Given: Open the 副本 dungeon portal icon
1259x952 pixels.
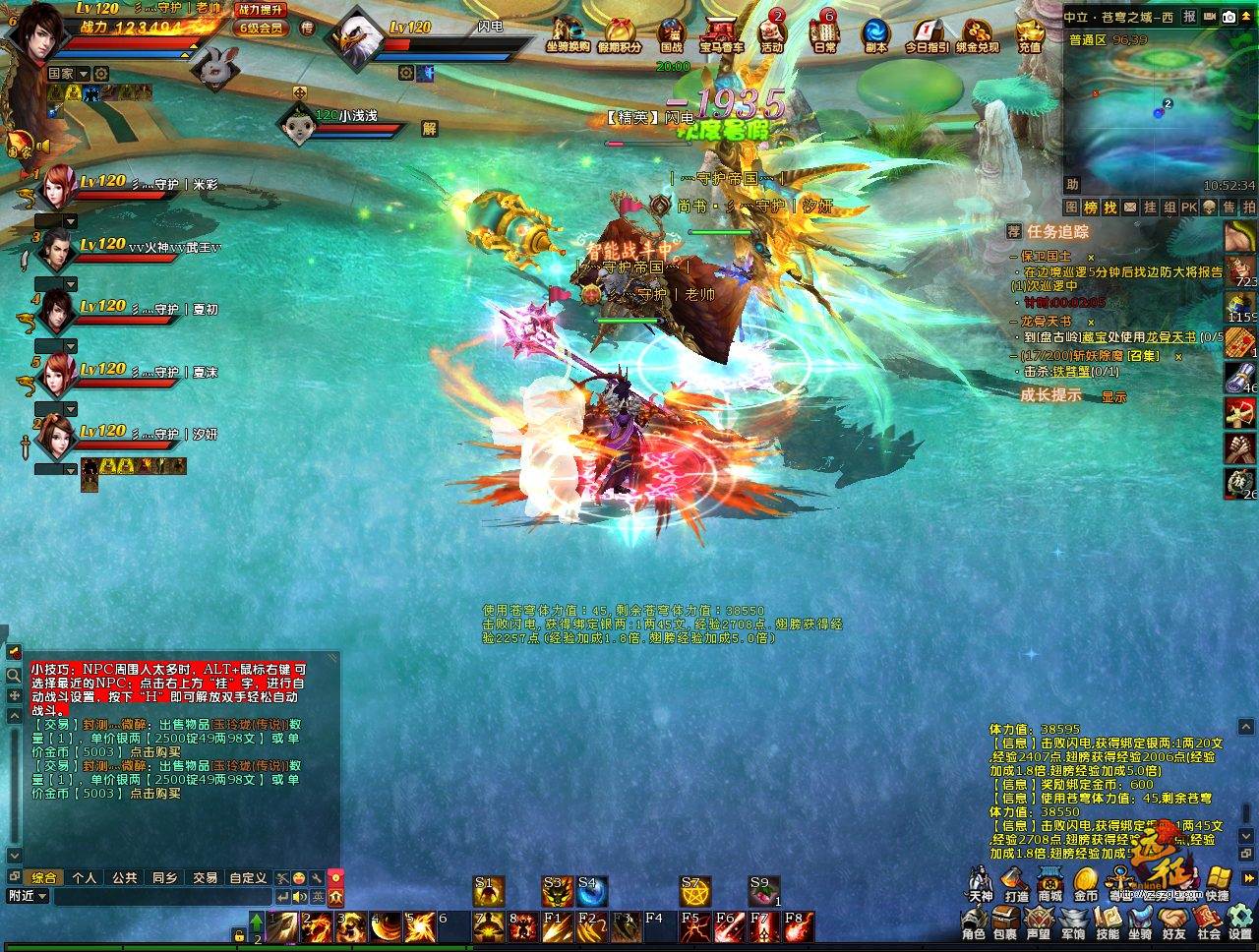Looking at the screenshot, I should 875,33.
